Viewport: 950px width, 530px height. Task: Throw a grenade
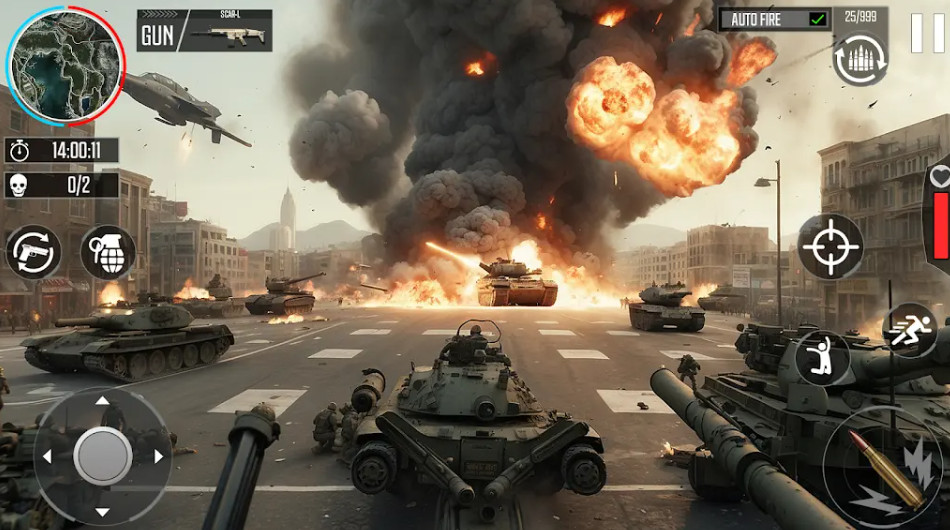[108, 252]
